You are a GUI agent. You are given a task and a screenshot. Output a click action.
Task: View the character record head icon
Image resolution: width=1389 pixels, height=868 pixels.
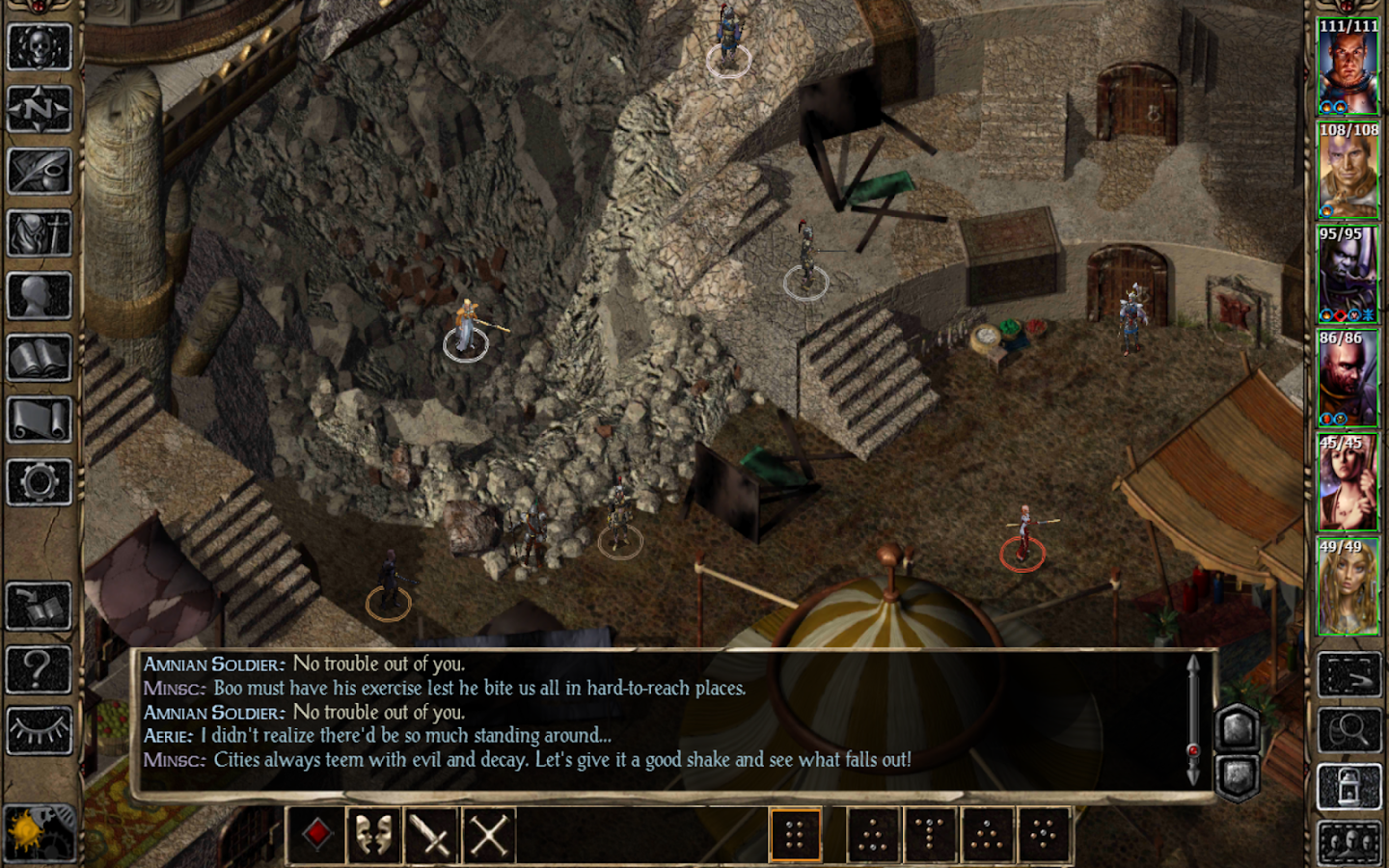(39, 294)
